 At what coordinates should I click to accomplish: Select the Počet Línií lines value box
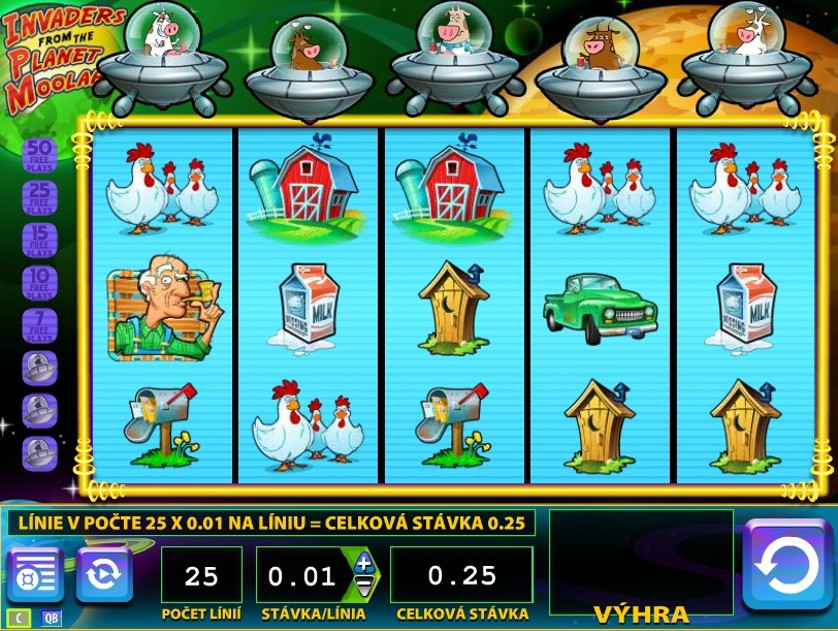201,575
